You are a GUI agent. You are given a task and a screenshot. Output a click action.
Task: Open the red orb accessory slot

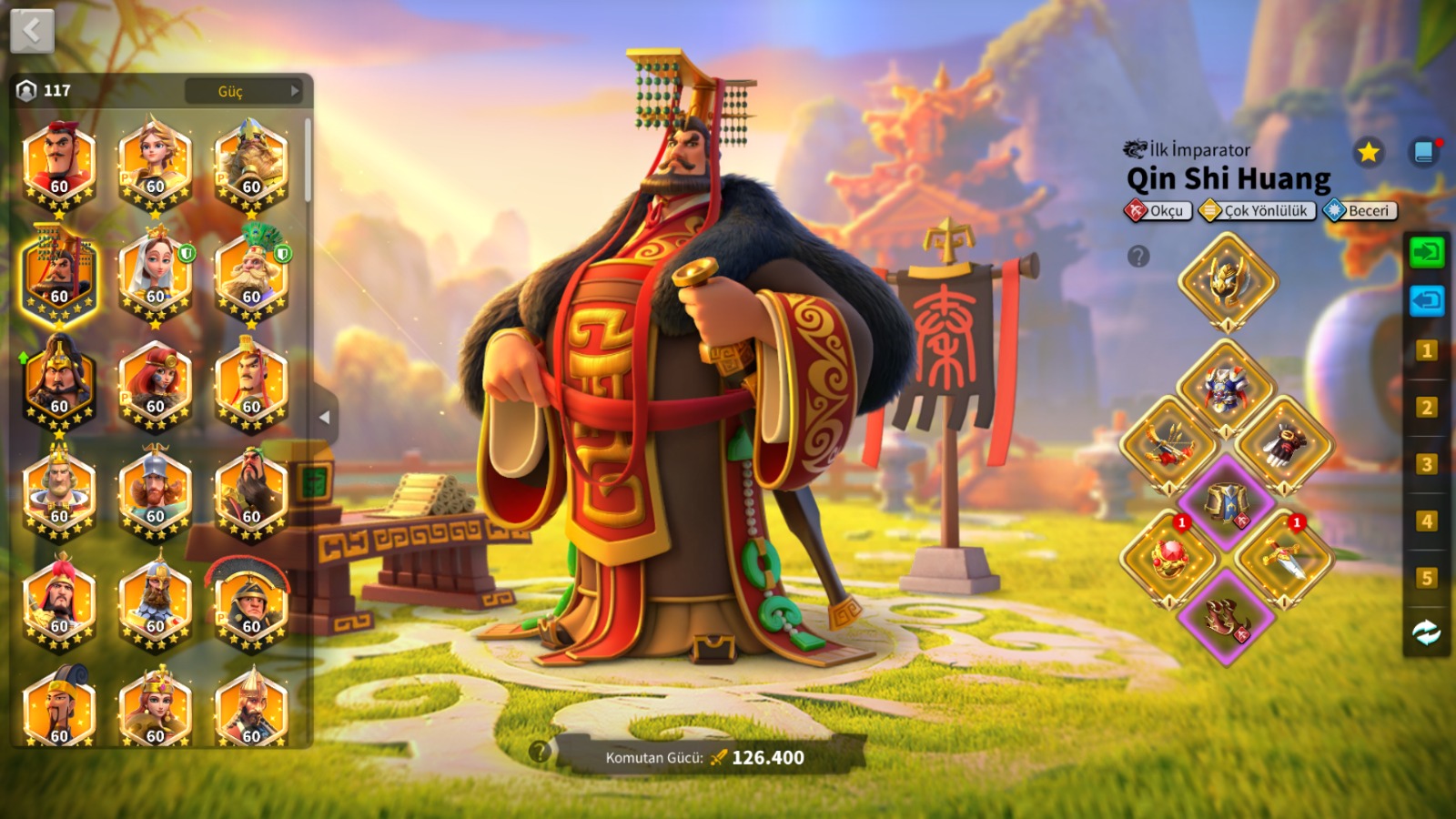click(1170, 558)
